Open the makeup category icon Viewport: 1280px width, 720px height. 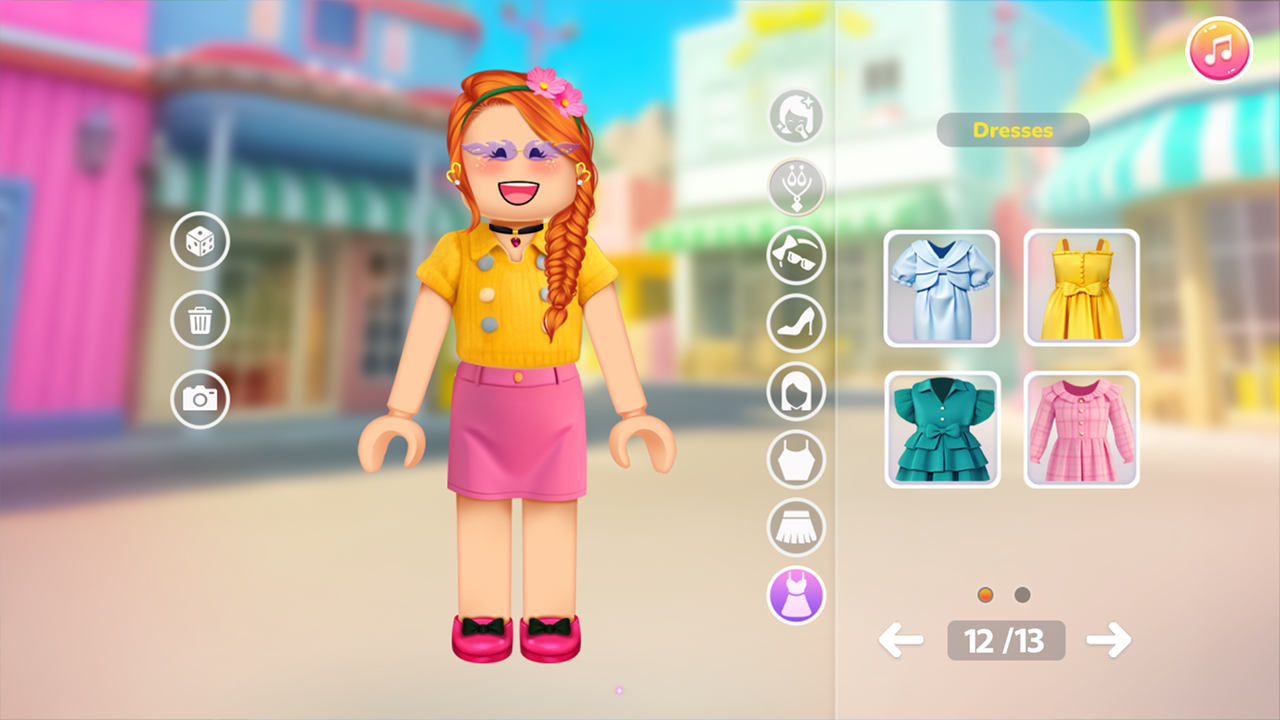(x=796, y=118)
